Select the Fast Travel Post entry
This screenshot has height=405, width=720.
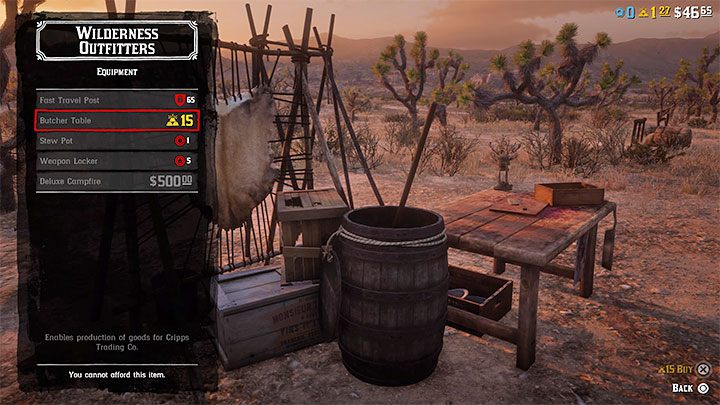tap(114, 101)
